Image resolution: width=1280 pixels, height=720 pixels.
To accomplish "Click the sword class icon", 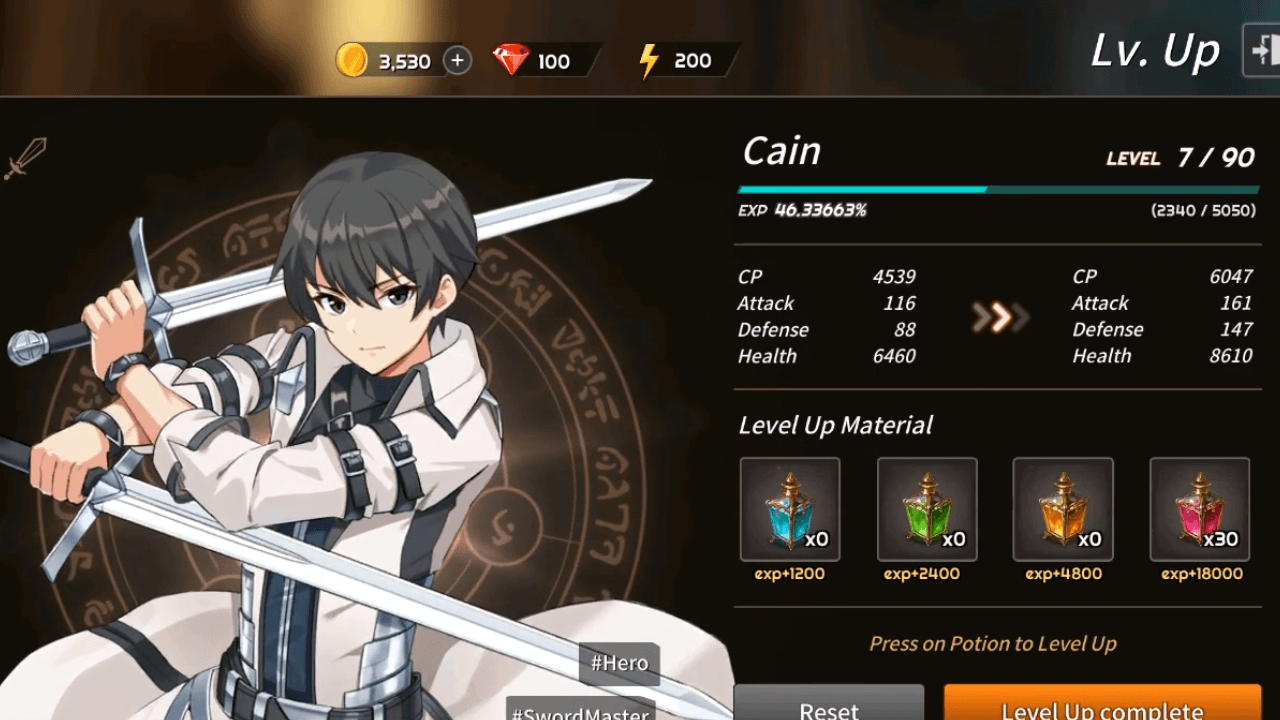I will (25, 159).
